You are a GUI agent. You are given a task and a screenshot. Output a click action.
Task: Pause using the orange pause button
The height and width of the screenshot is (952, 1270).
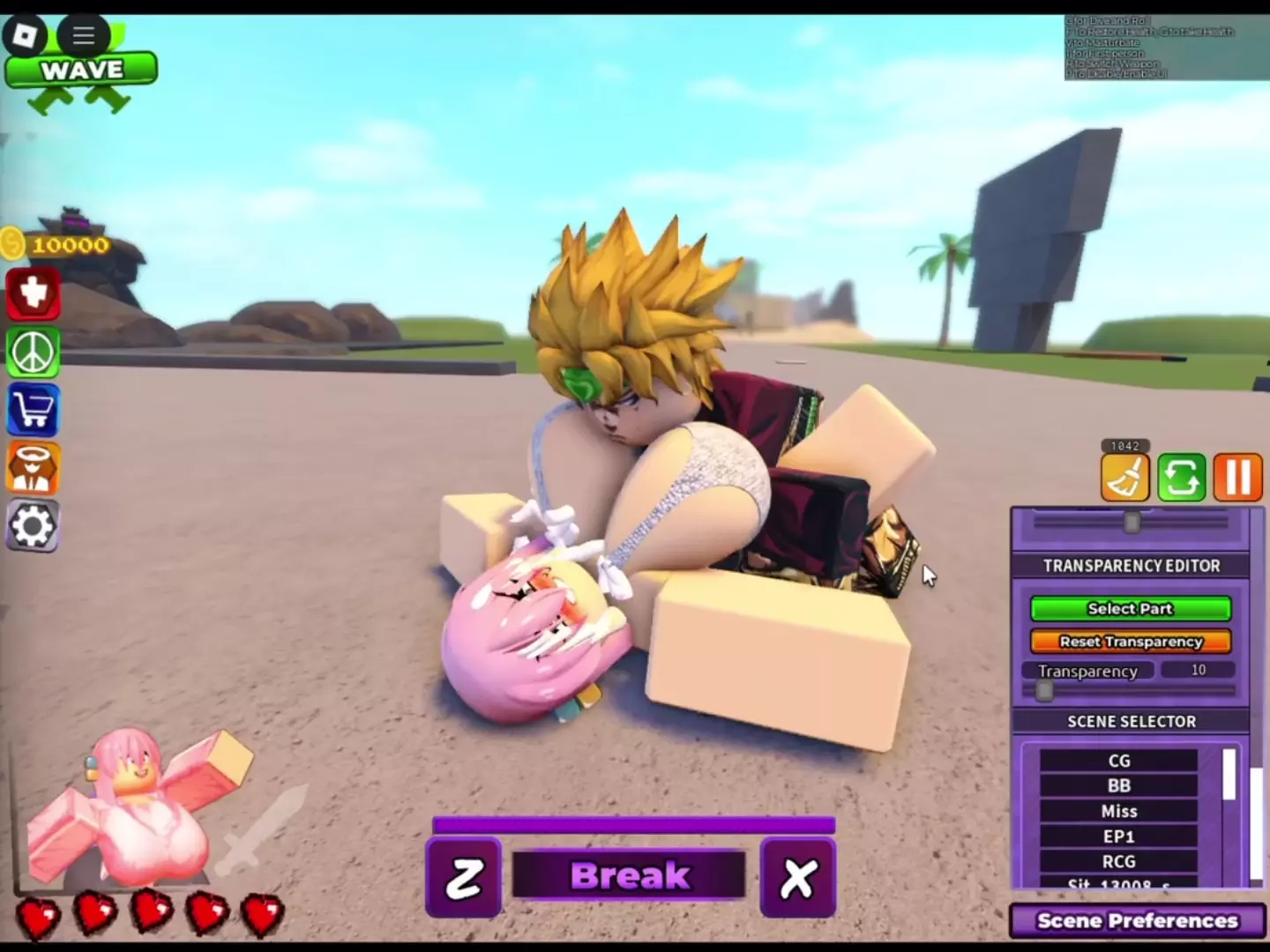pyautogui.click(x=1237, y=478)
